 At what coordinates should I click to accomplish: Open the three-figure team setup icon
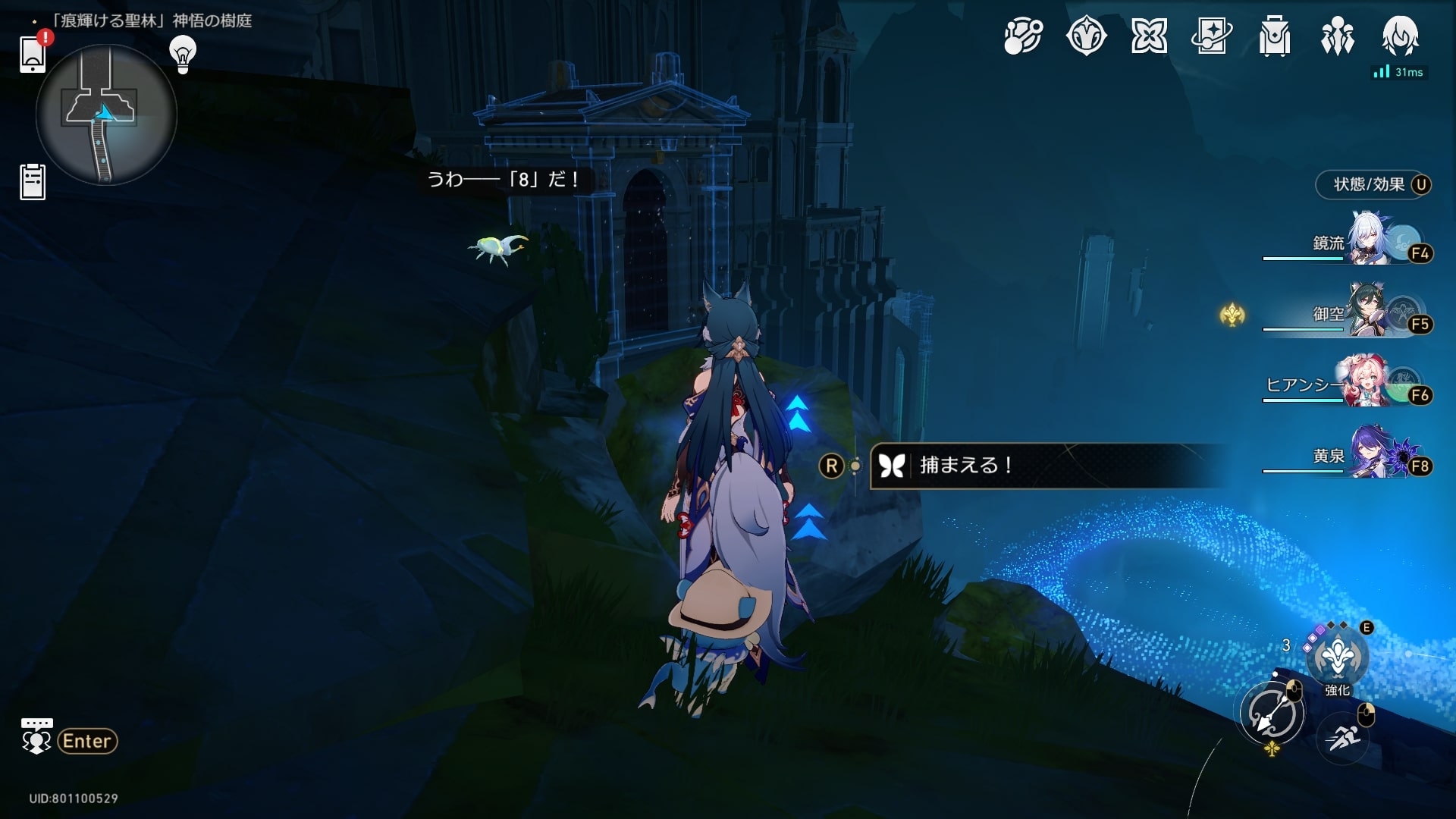(1337, 36)
